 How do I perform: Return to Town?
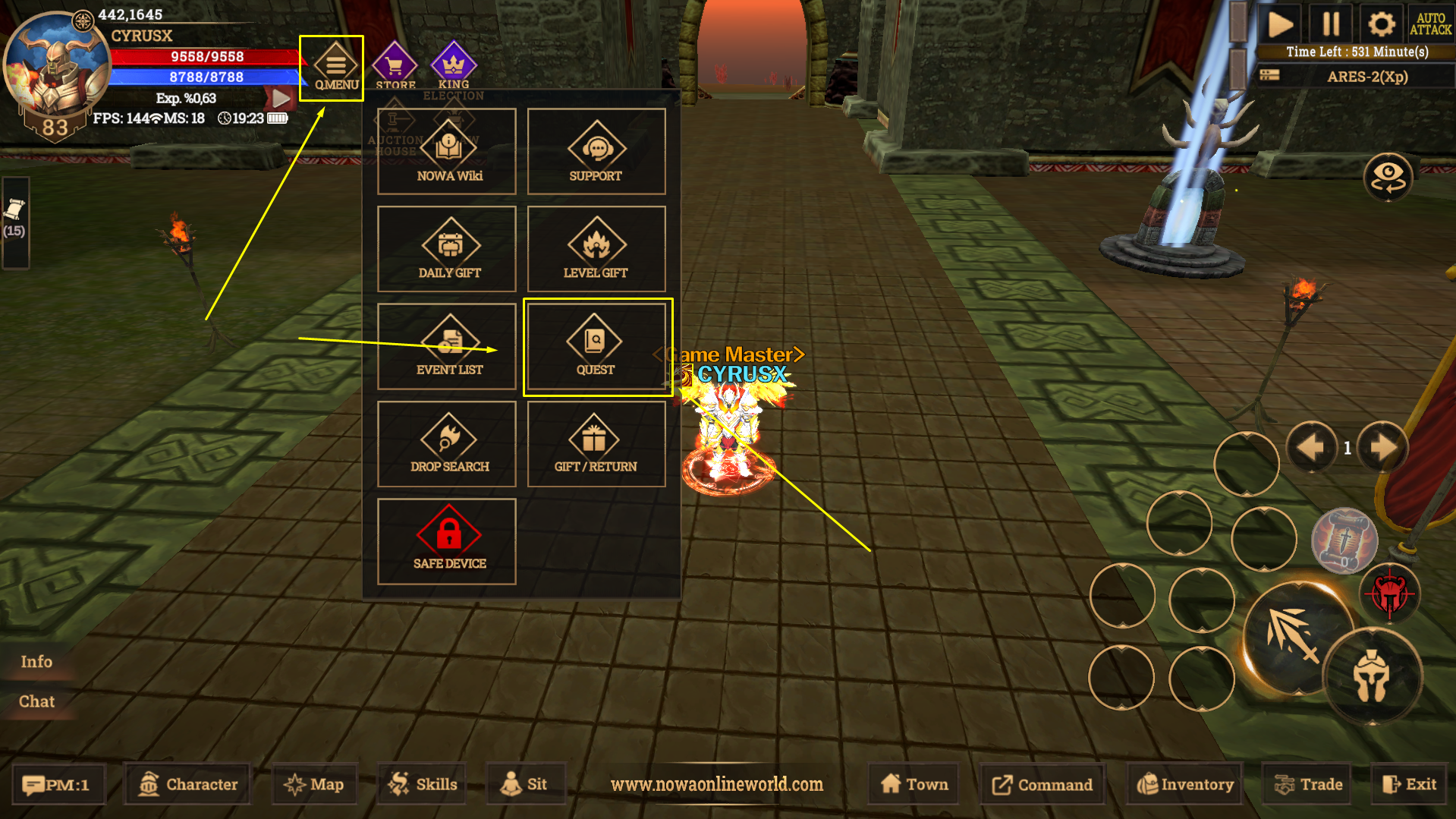pyautogui.click(x=914, y=784)
